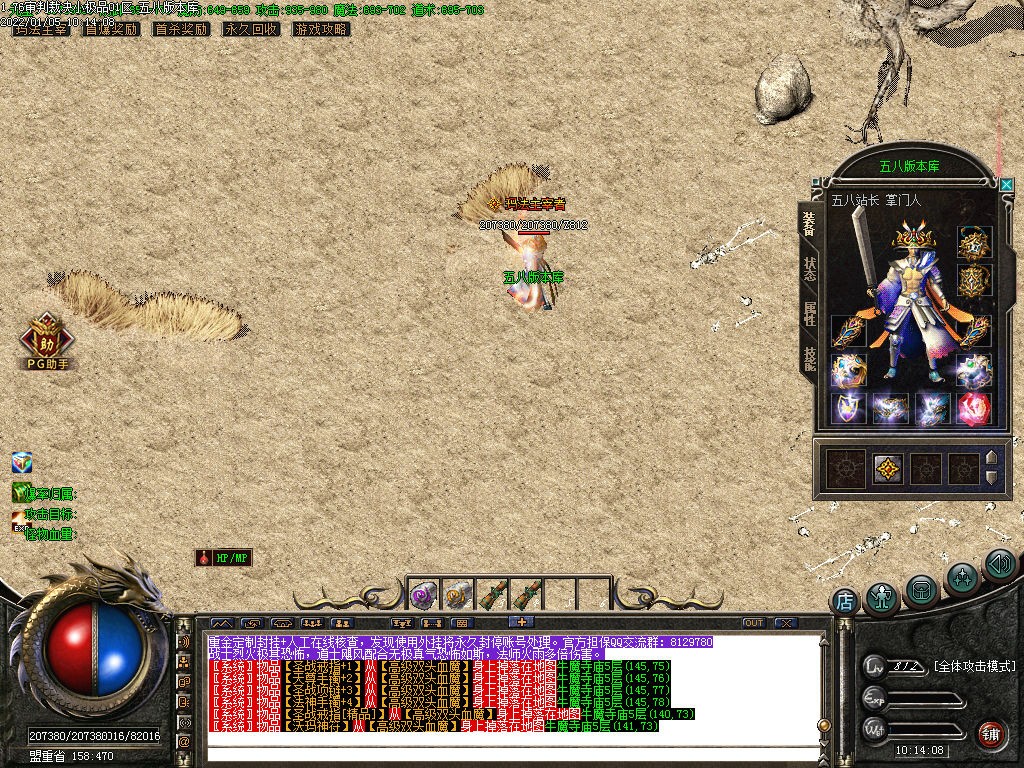Open the red 铺 stall button
Image resolution: width=1024 pixels, height=768 pixels.
click(x=991, y=735)
